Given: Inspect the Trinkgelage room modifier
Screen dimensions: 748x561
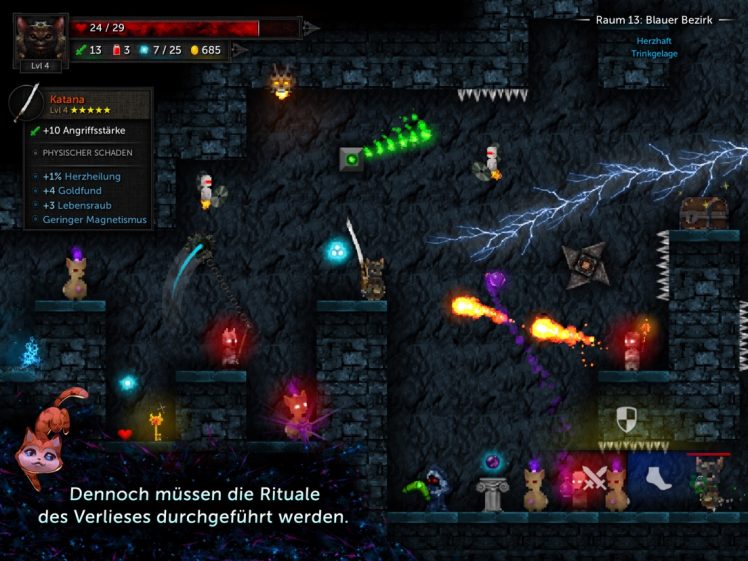Looking at the screenshot, I should point(654,53).
